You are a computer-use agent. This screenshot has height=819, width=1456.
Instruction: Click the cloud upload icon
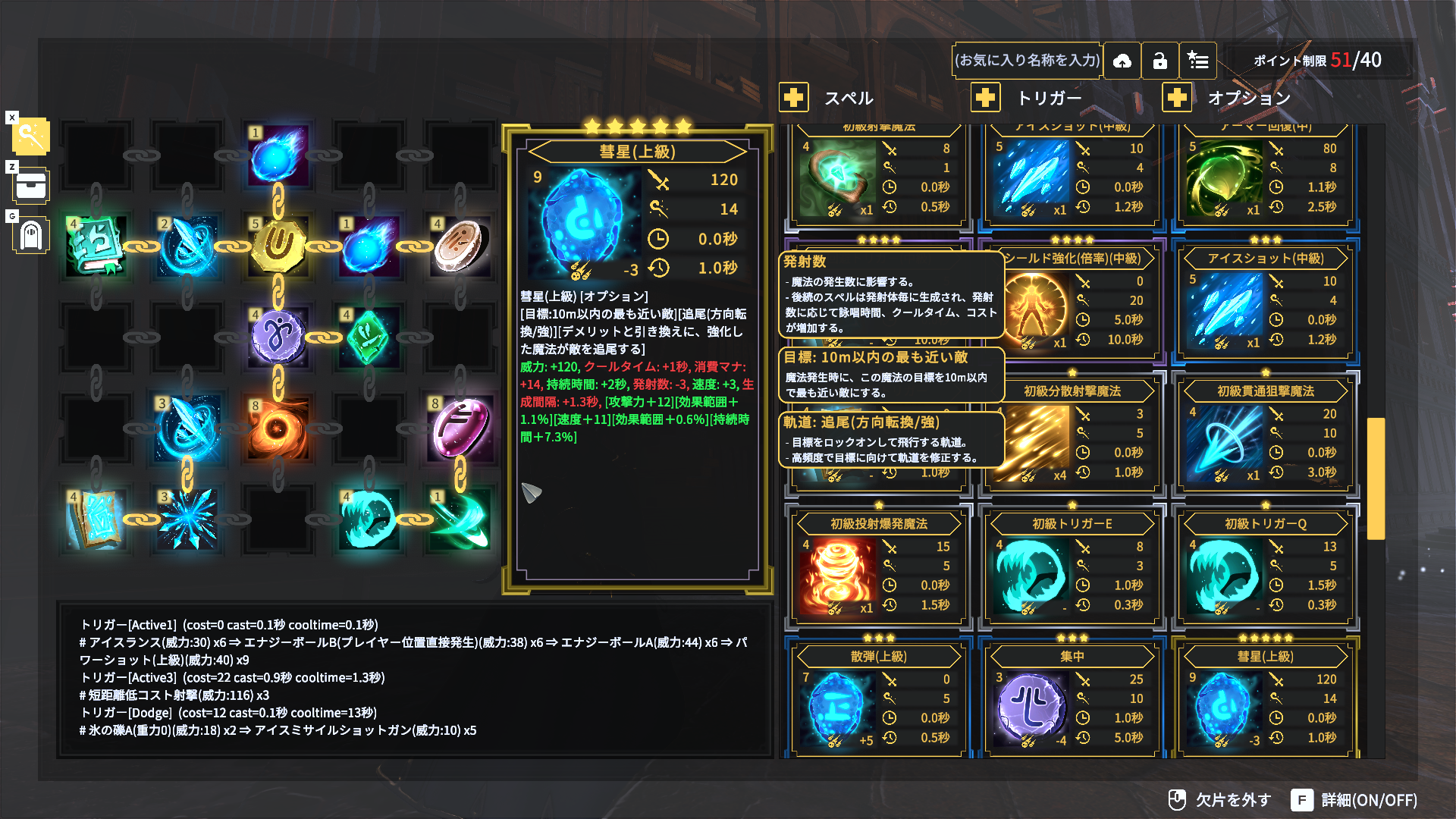pos(1122,61)
